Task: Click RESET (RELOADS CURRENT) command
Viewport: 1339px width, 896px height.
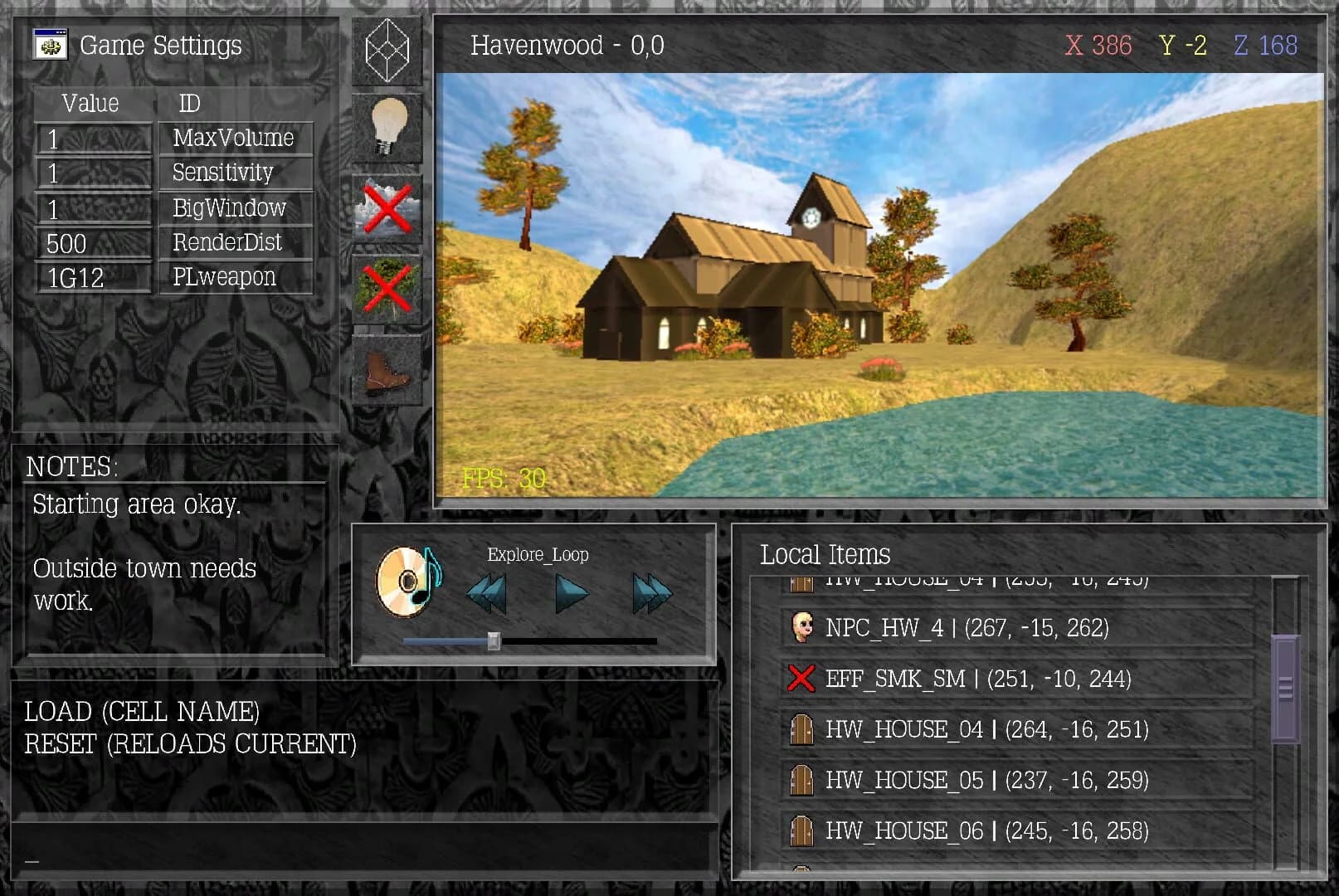Action: 190,744
